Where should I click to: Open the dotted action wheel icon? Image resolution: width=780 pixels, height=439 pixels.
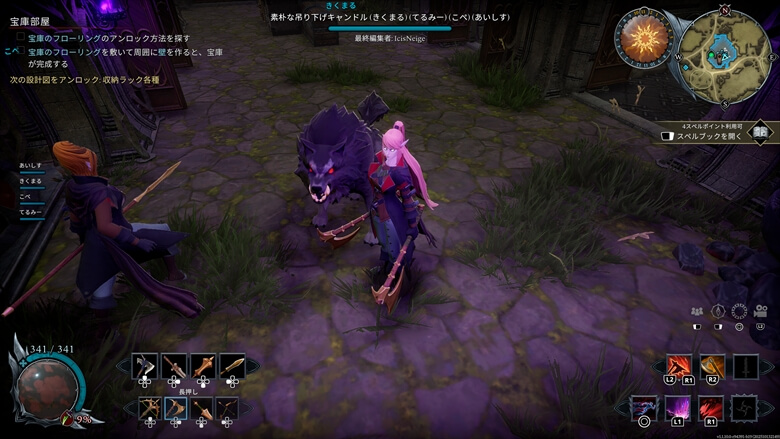739,311
